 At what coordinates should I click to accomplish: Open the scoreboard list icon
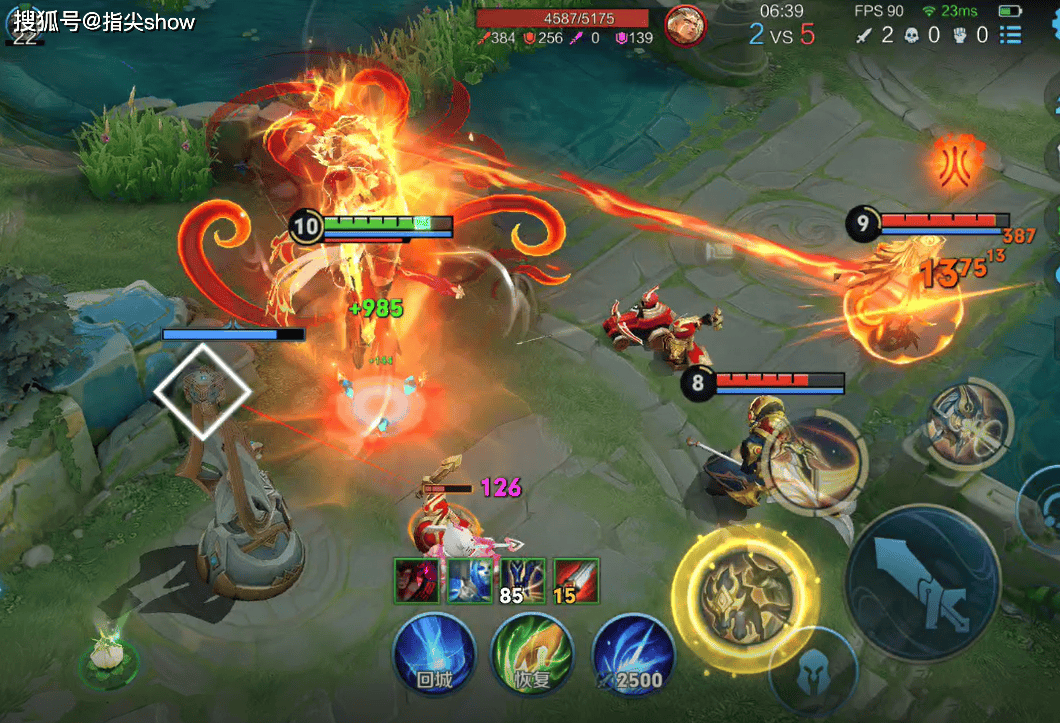coord(1011,35)
